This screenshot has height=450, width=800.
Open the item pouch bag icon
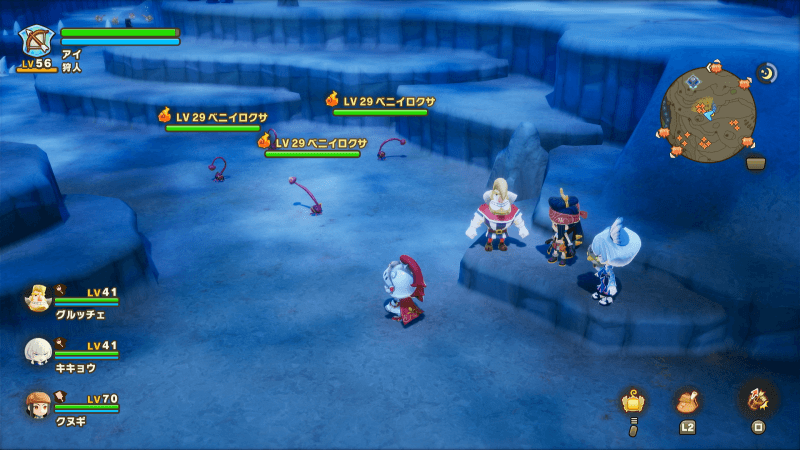[x=687, y=401]
